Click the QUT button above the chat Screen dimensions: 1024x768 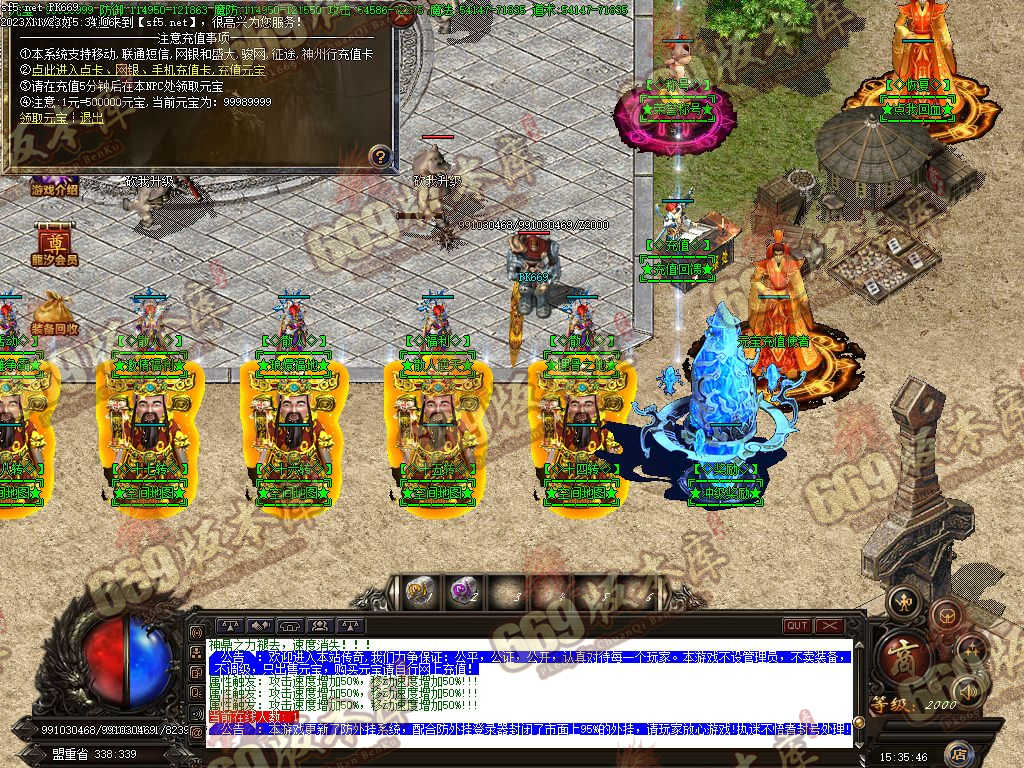[x=796, y=626]
